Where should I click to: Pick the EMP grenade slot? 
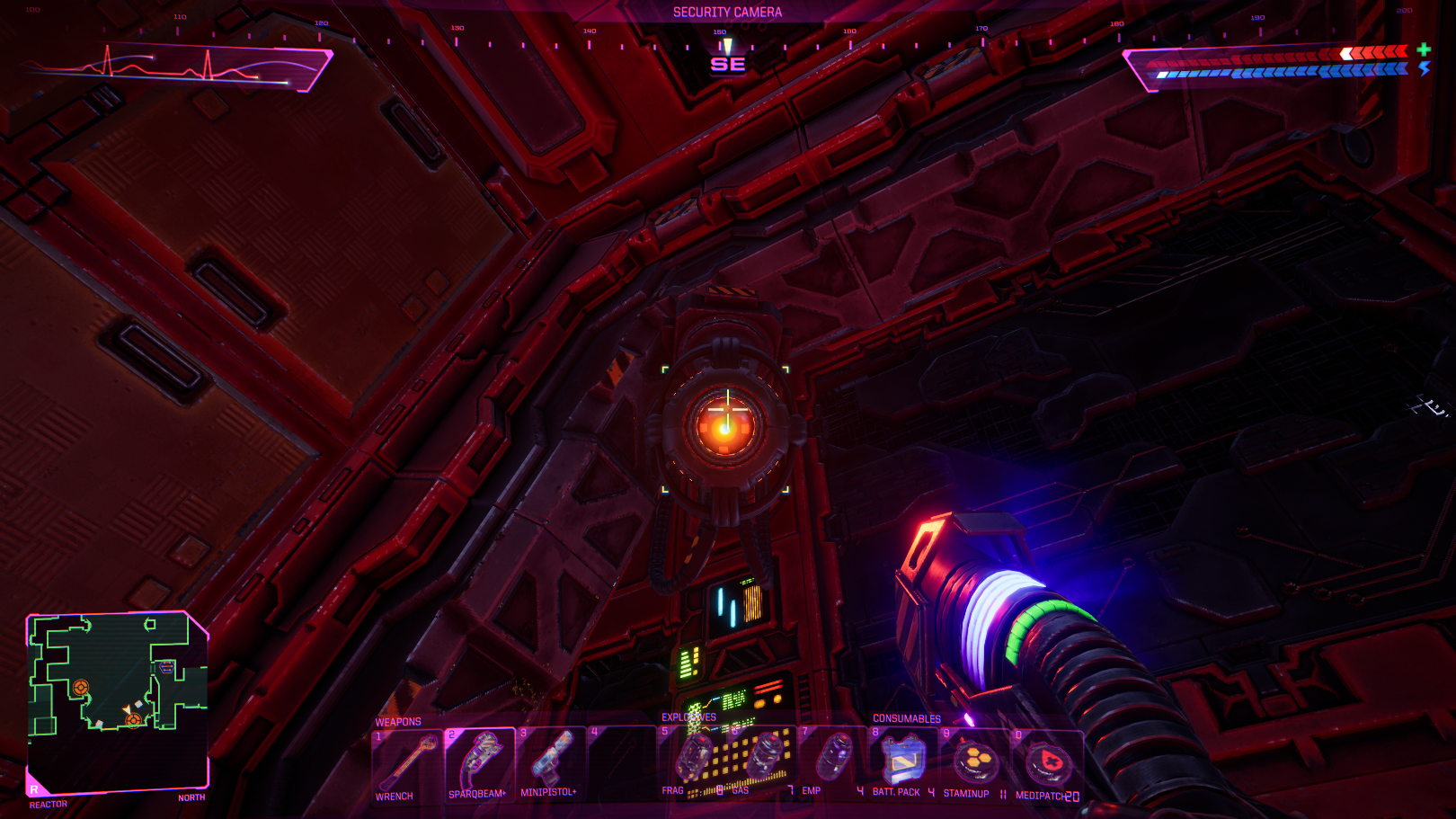[x=833, y=760]
